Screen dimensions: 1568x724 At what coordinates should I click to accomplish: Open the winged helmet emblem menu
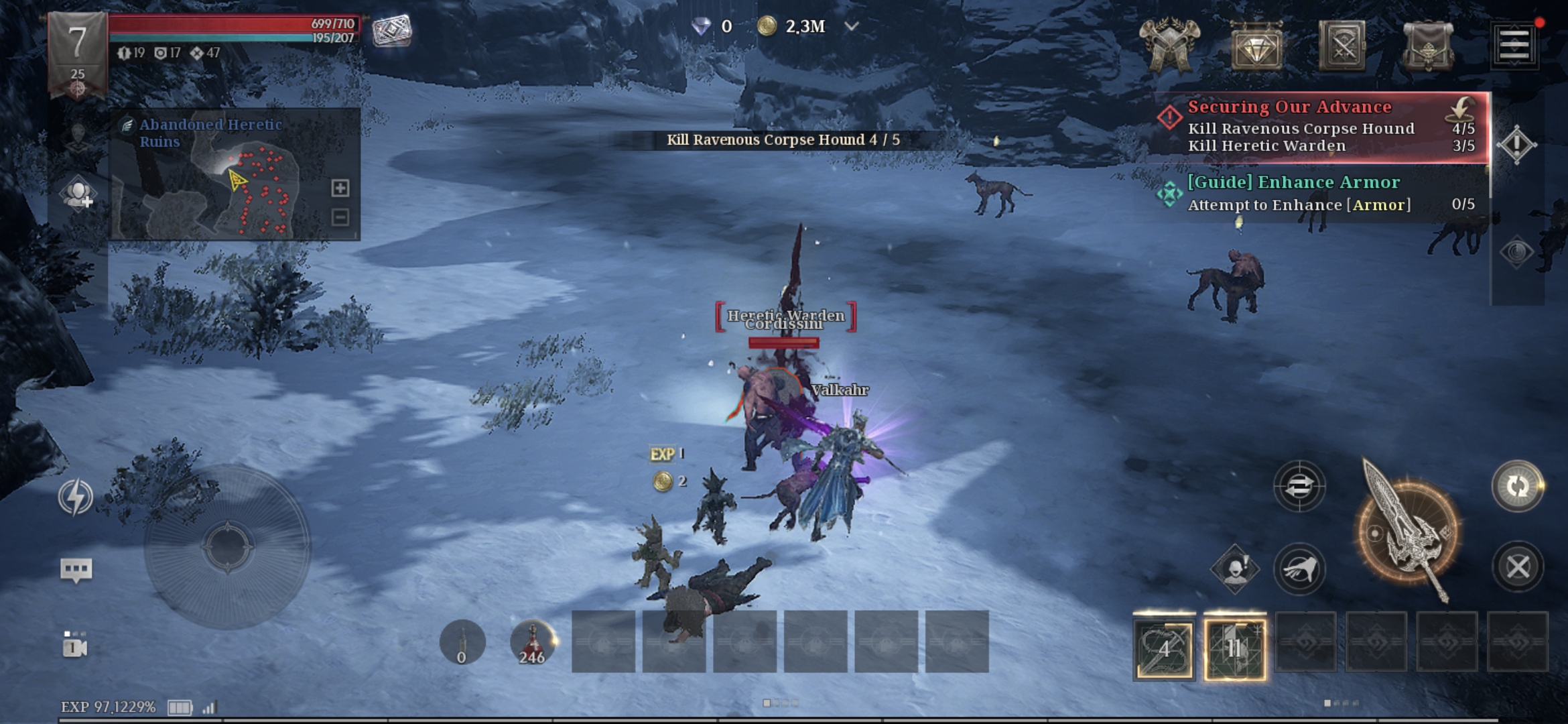tap(1170, 44)
